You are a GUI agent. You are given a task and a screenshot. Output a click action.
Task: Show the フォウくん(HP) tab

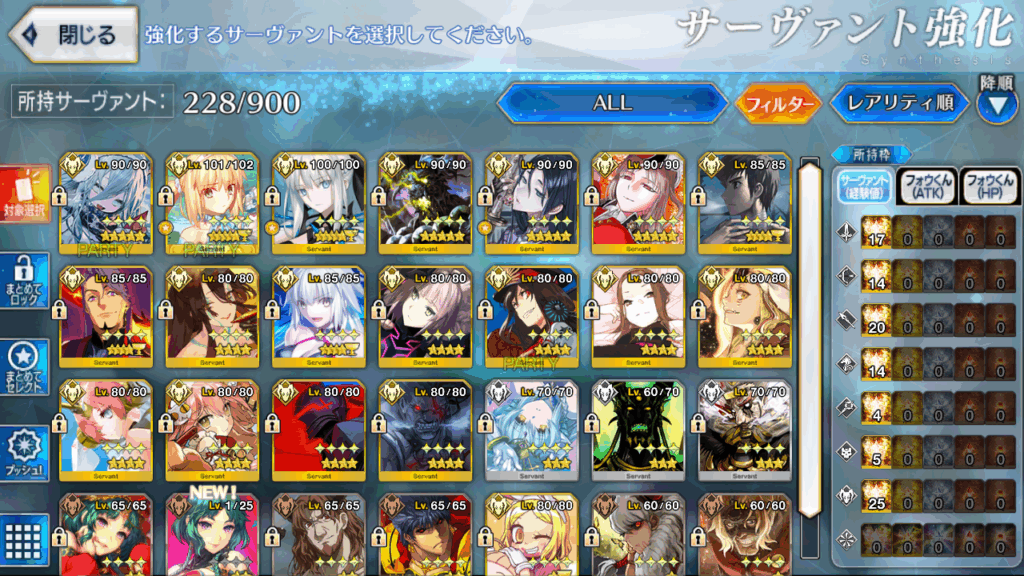click(x=988, y=186)
